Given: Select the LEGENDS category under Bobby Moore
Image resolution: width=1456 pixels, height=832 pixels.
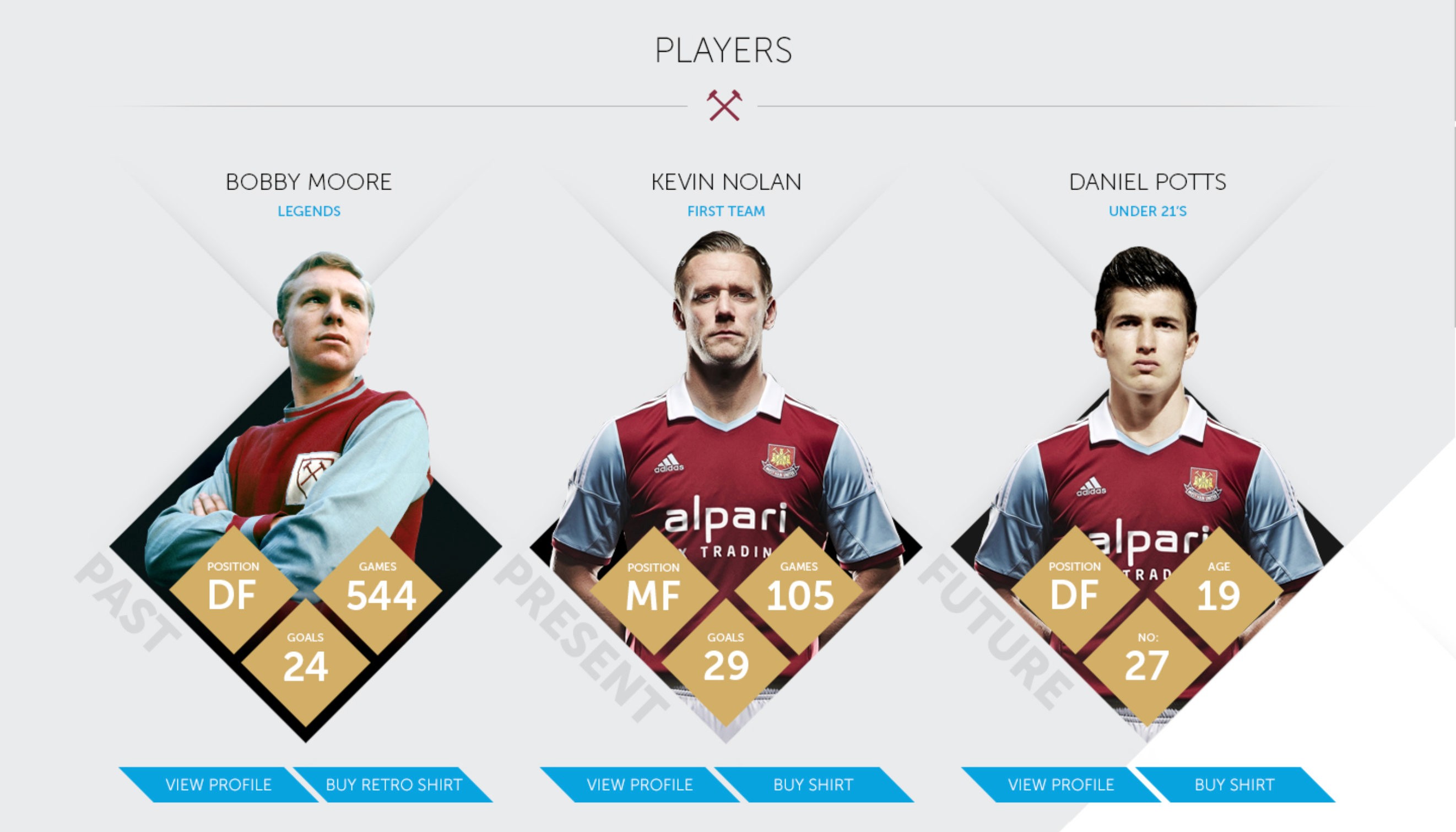Looking at the screenshot, I should pos(308,212).
